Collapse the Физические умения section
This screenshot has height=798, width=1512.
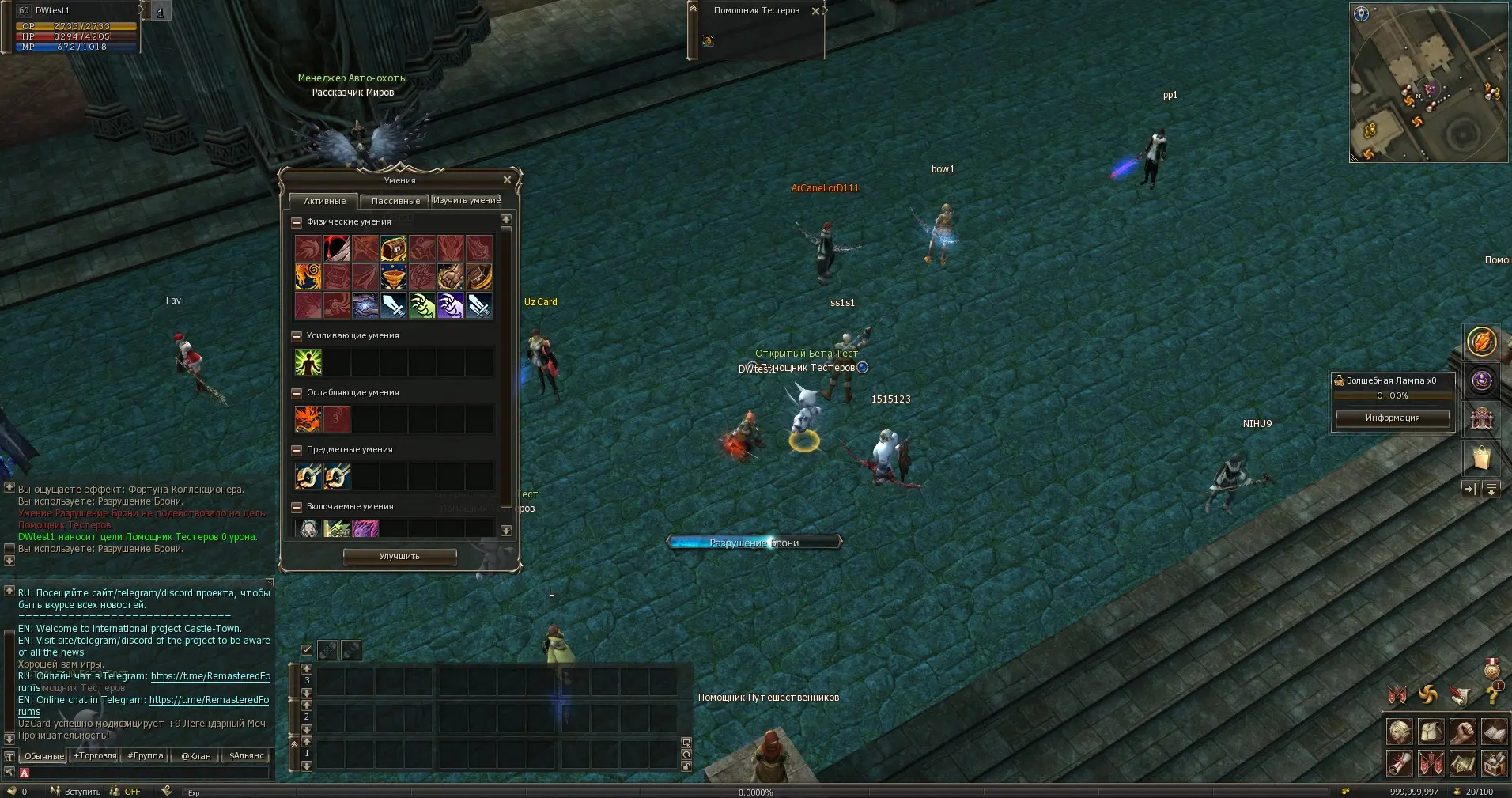pyautogui.click(x=297, y=222)
